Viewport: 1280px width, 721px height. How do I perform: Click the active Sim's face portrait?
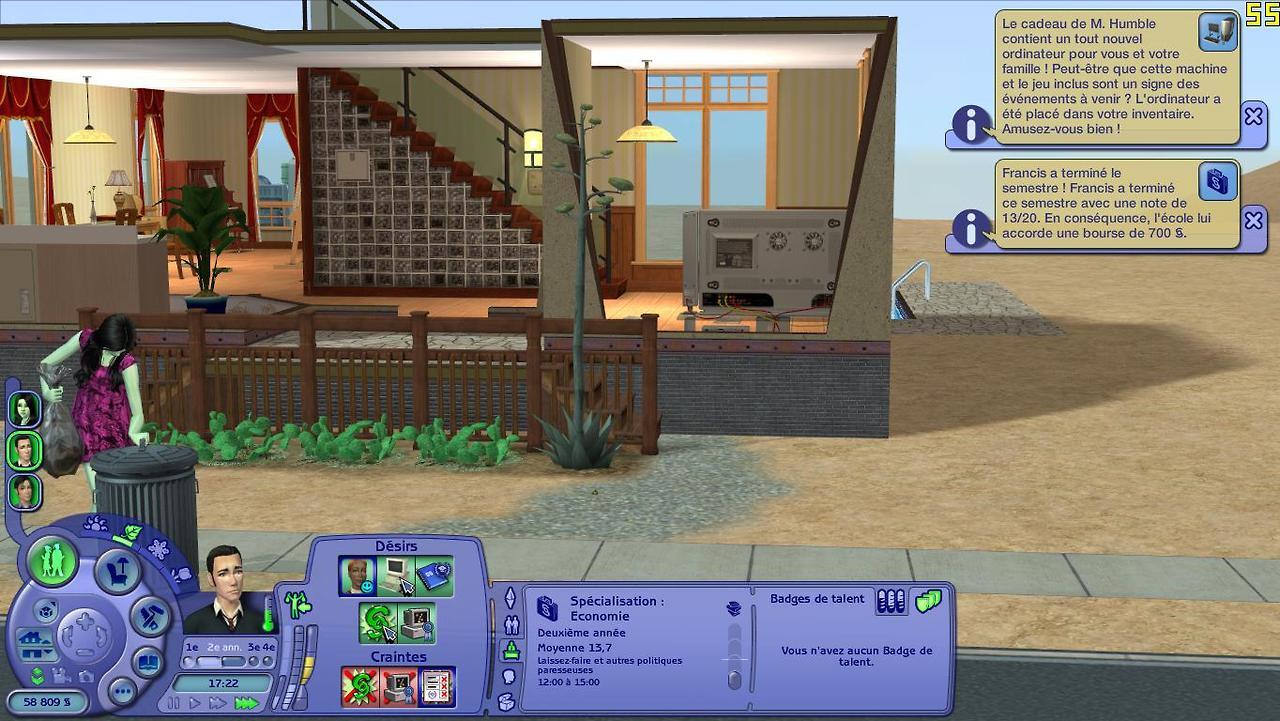tap(228, 588)
